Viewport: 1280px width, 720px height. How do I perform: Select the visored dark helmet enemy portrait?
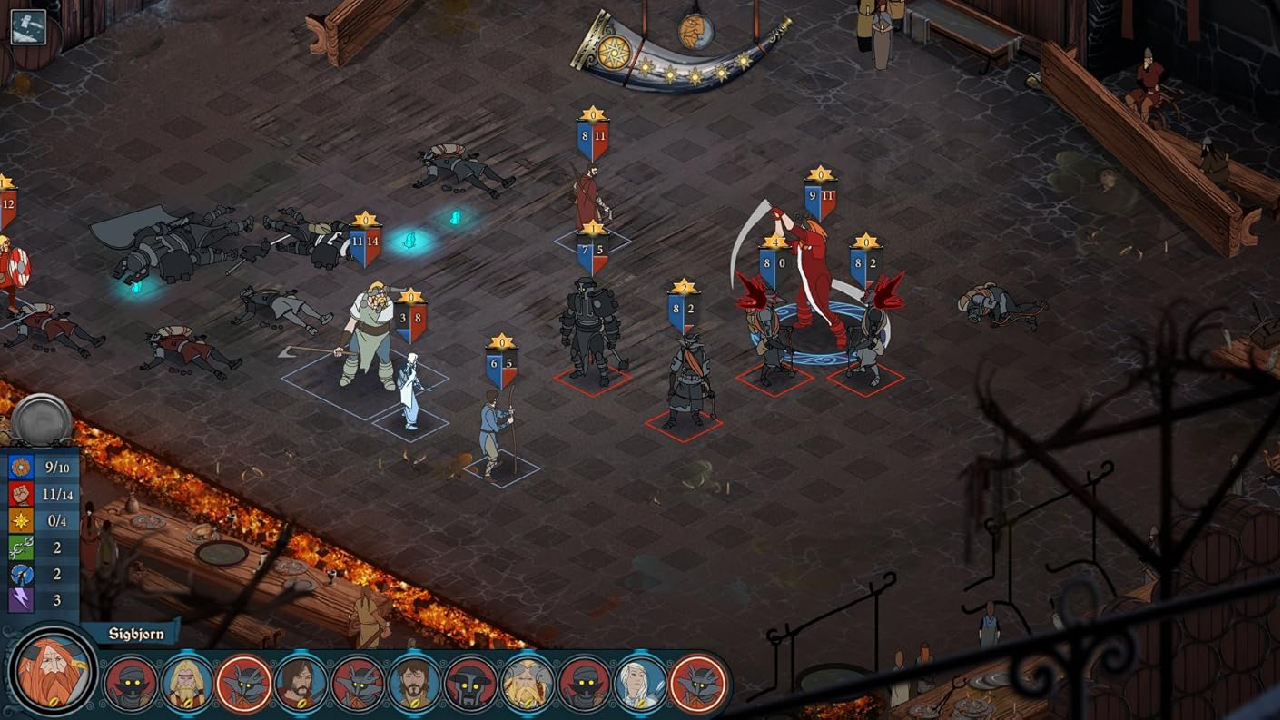tap(471, 683)
